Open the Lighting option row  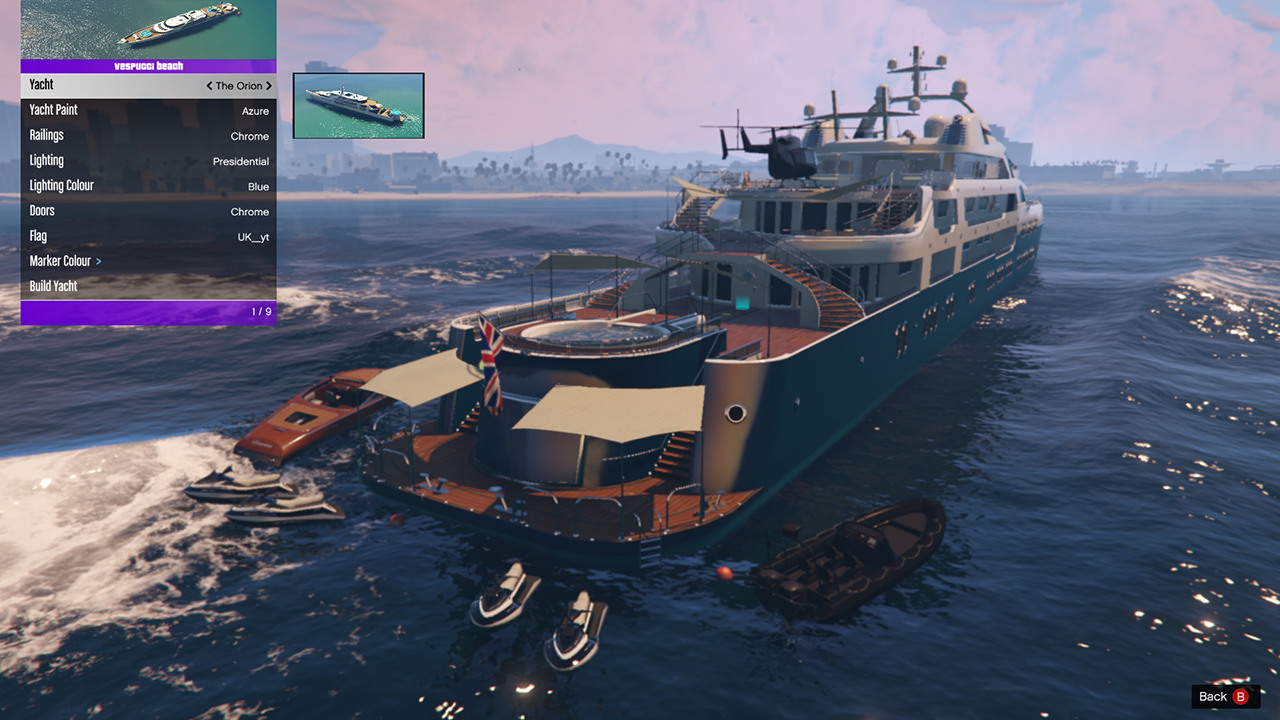148,161
